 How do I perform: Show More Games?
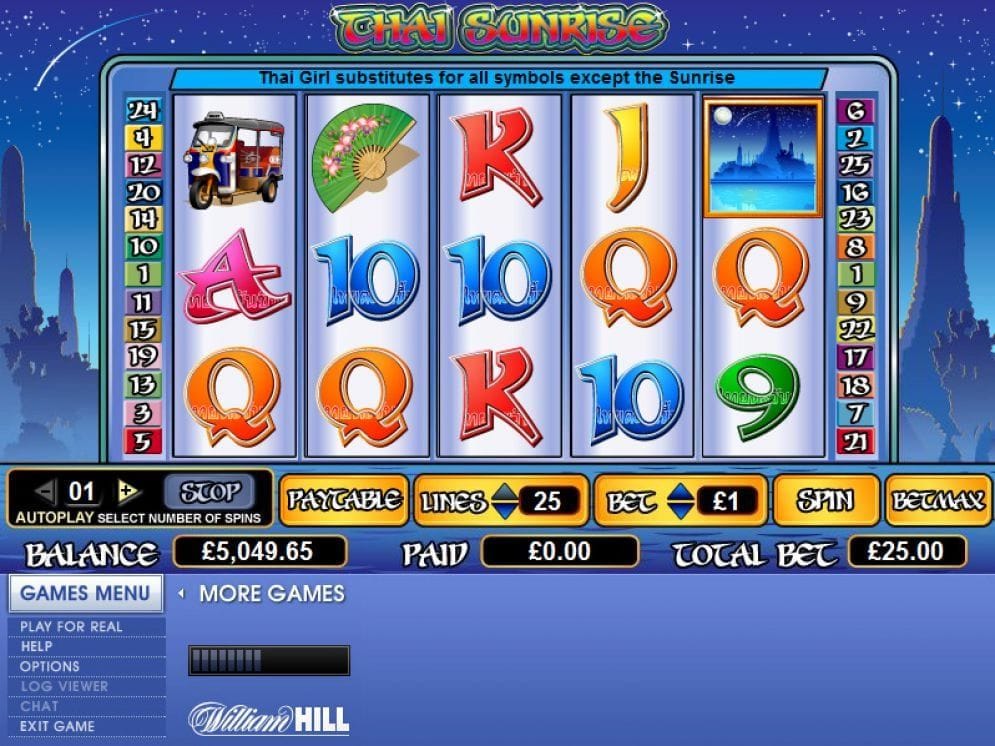click(270, 594)
